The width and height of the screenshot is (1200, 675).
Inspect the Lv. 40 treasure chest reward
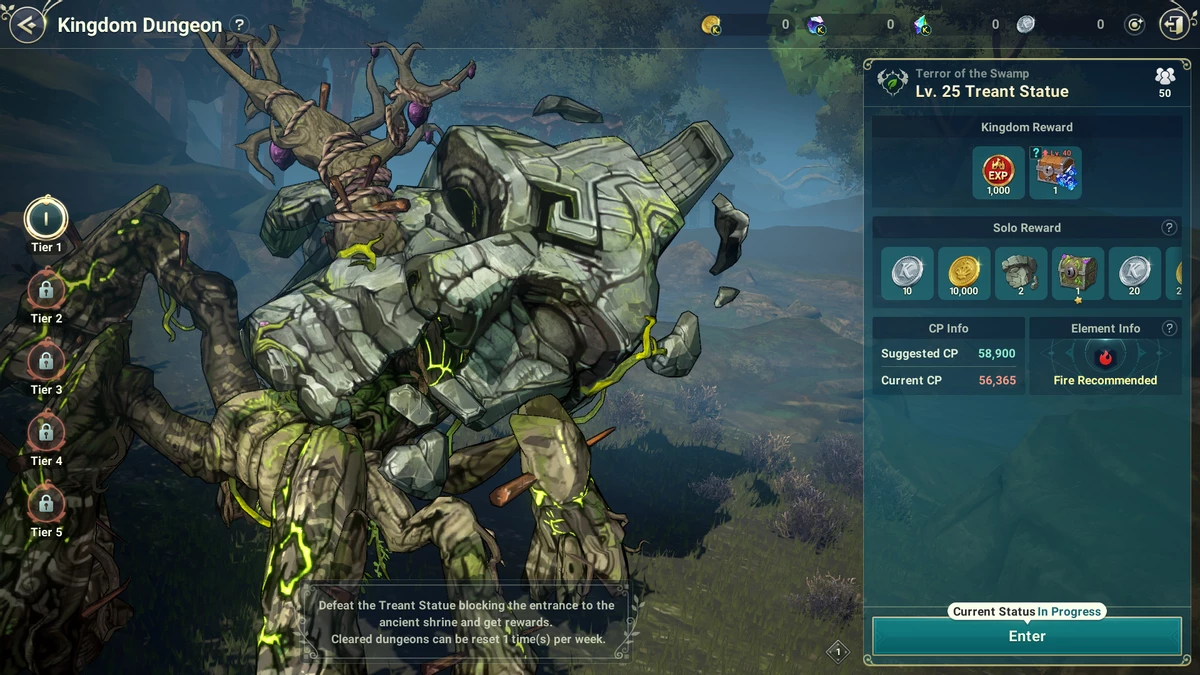coord(1056,173)
